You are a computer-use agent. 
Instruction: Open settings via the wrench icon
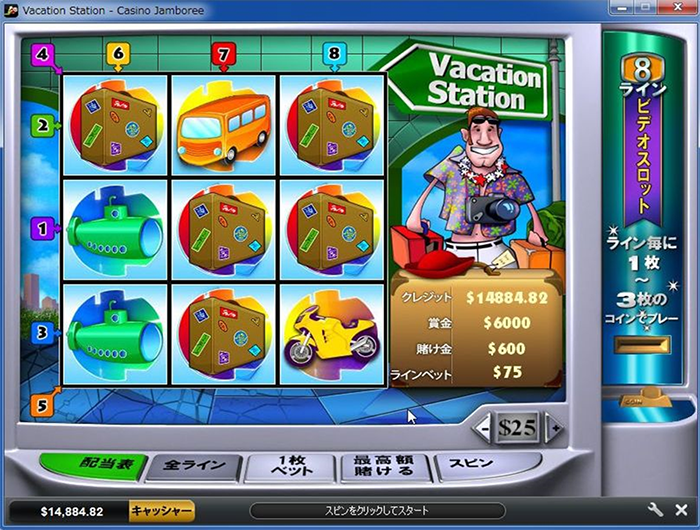(x=657, y=510)
